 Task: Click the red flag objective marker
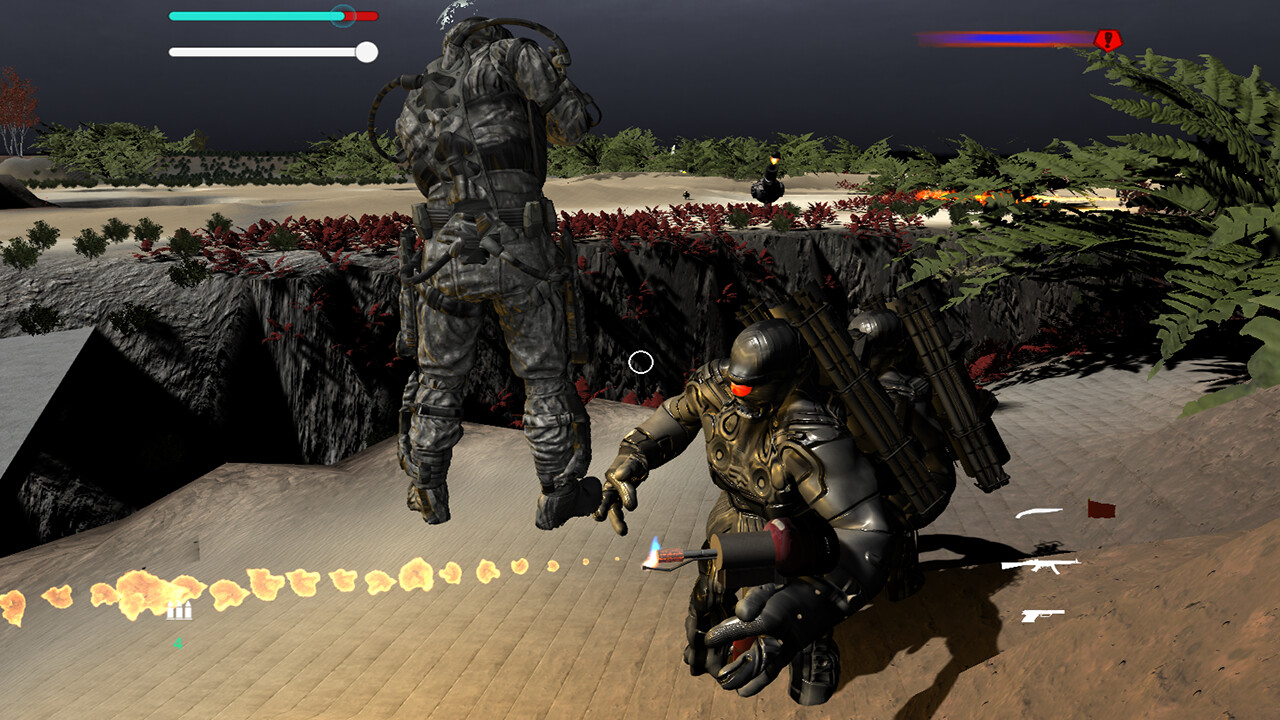tap(1100, 509)
